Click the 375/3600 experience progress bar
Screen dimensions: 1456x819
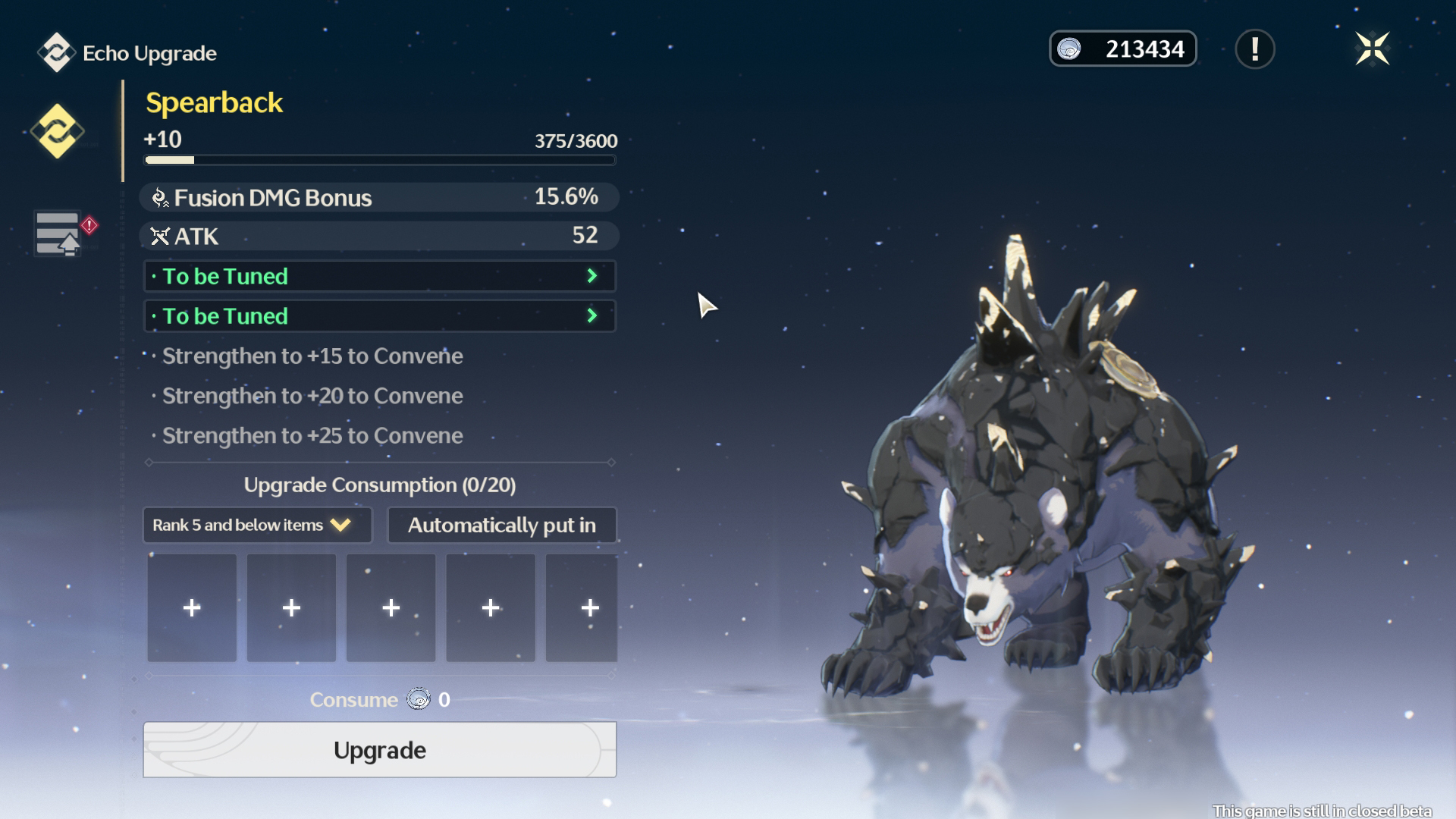[379, 159]
